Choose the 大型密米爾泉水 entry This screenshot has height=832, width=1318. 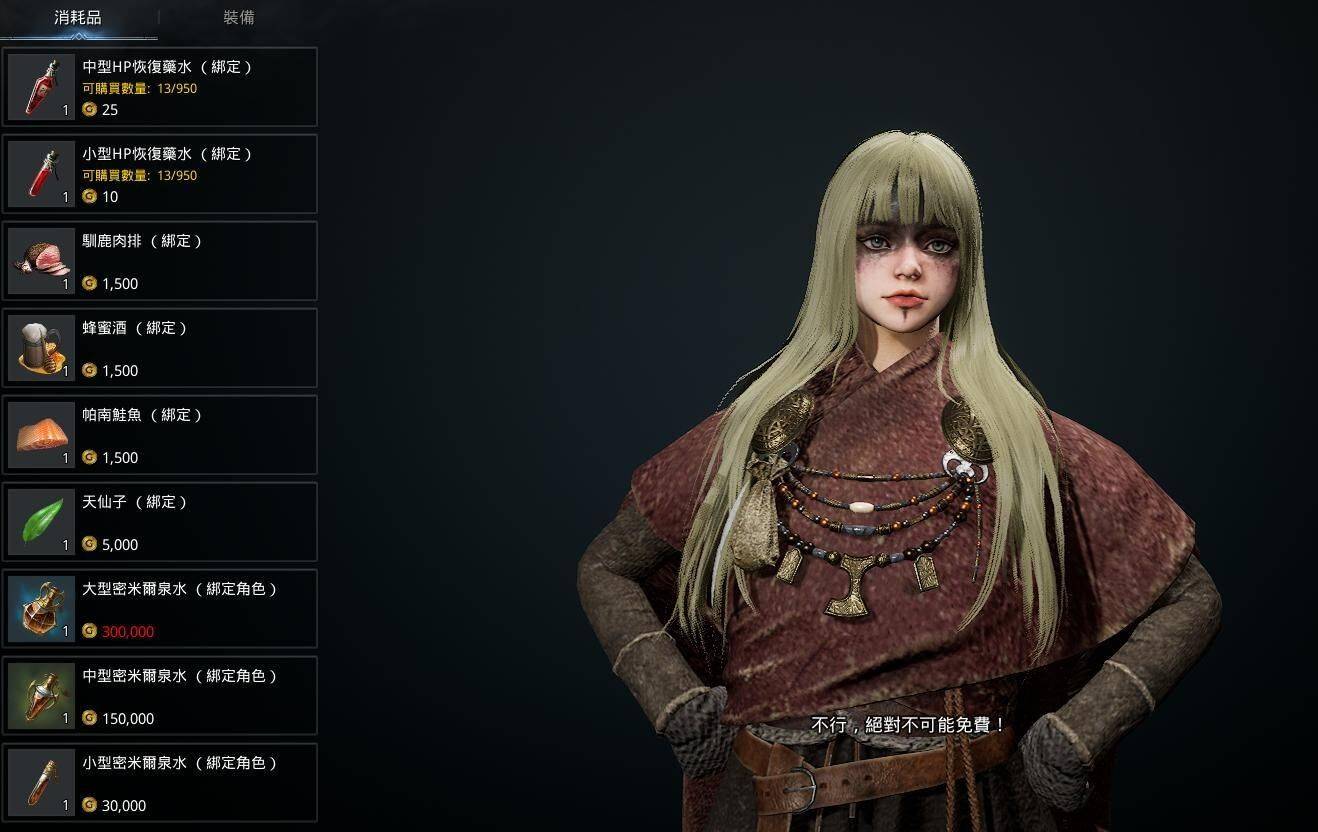160,609
